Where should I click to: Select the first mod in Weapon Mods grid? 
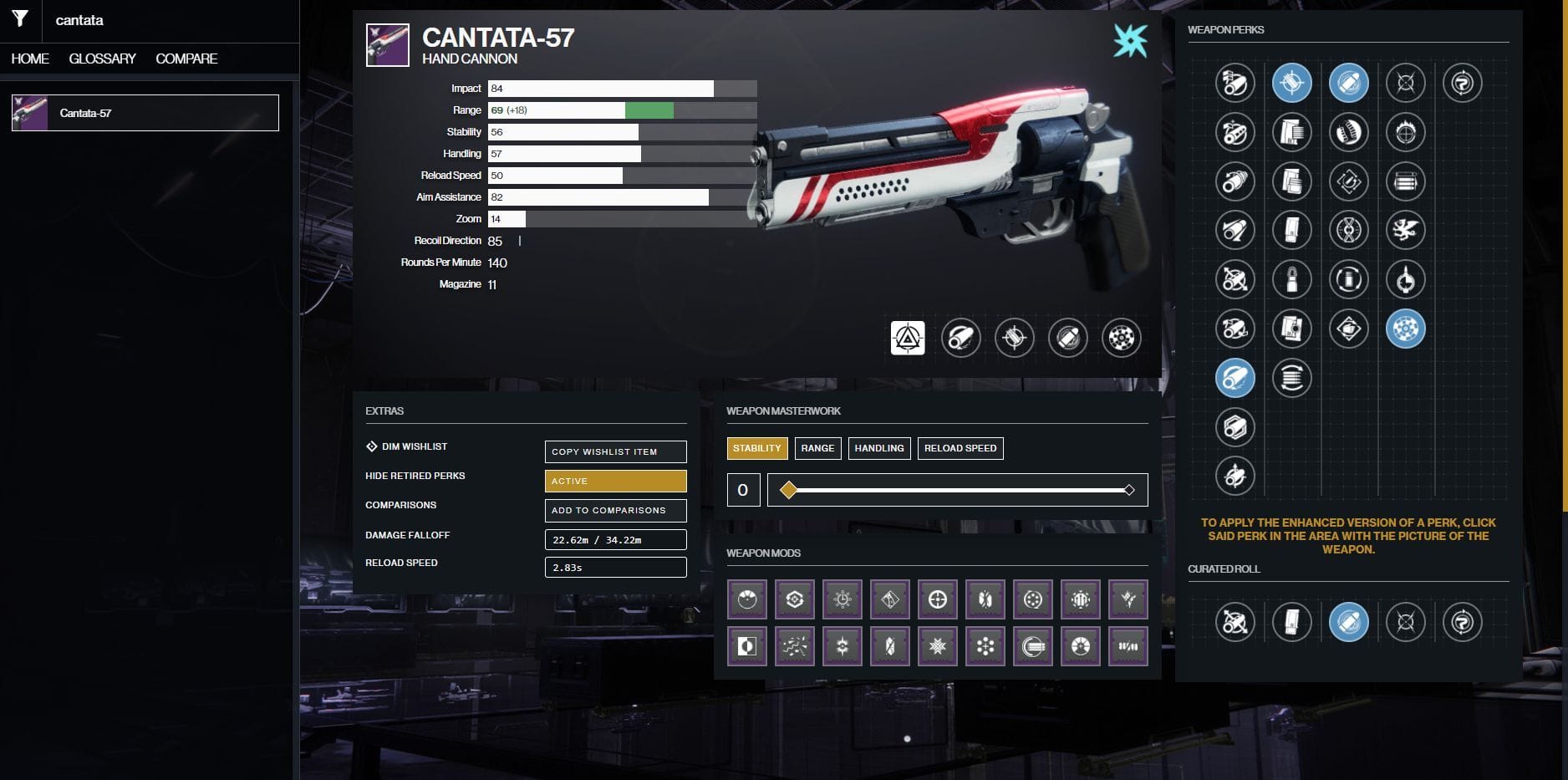(746, 599)
